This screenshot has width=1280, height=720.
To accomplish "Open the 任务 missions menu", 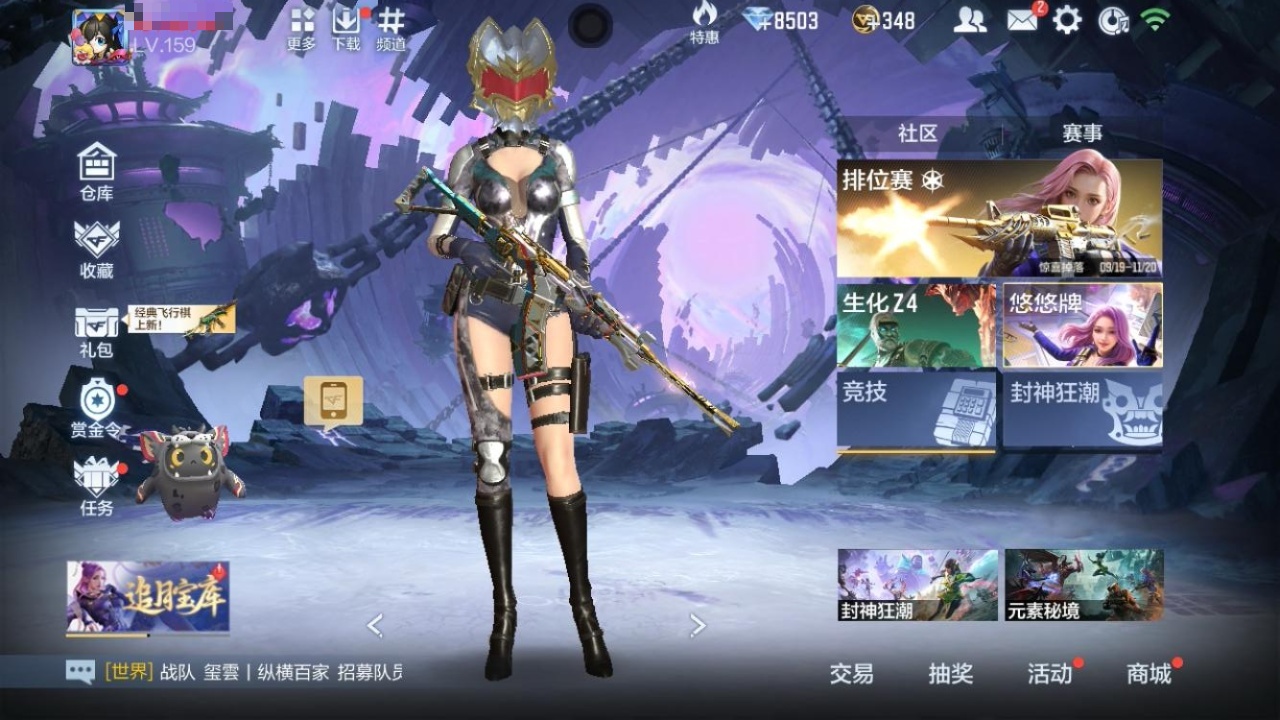I will (x=97, y=486).
